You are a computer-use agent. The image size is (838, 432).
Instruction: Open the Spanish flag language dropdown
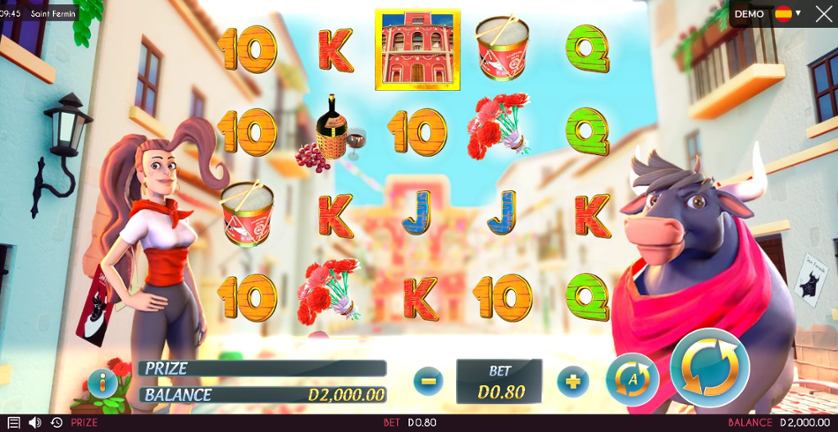click(x=789, y=14)
